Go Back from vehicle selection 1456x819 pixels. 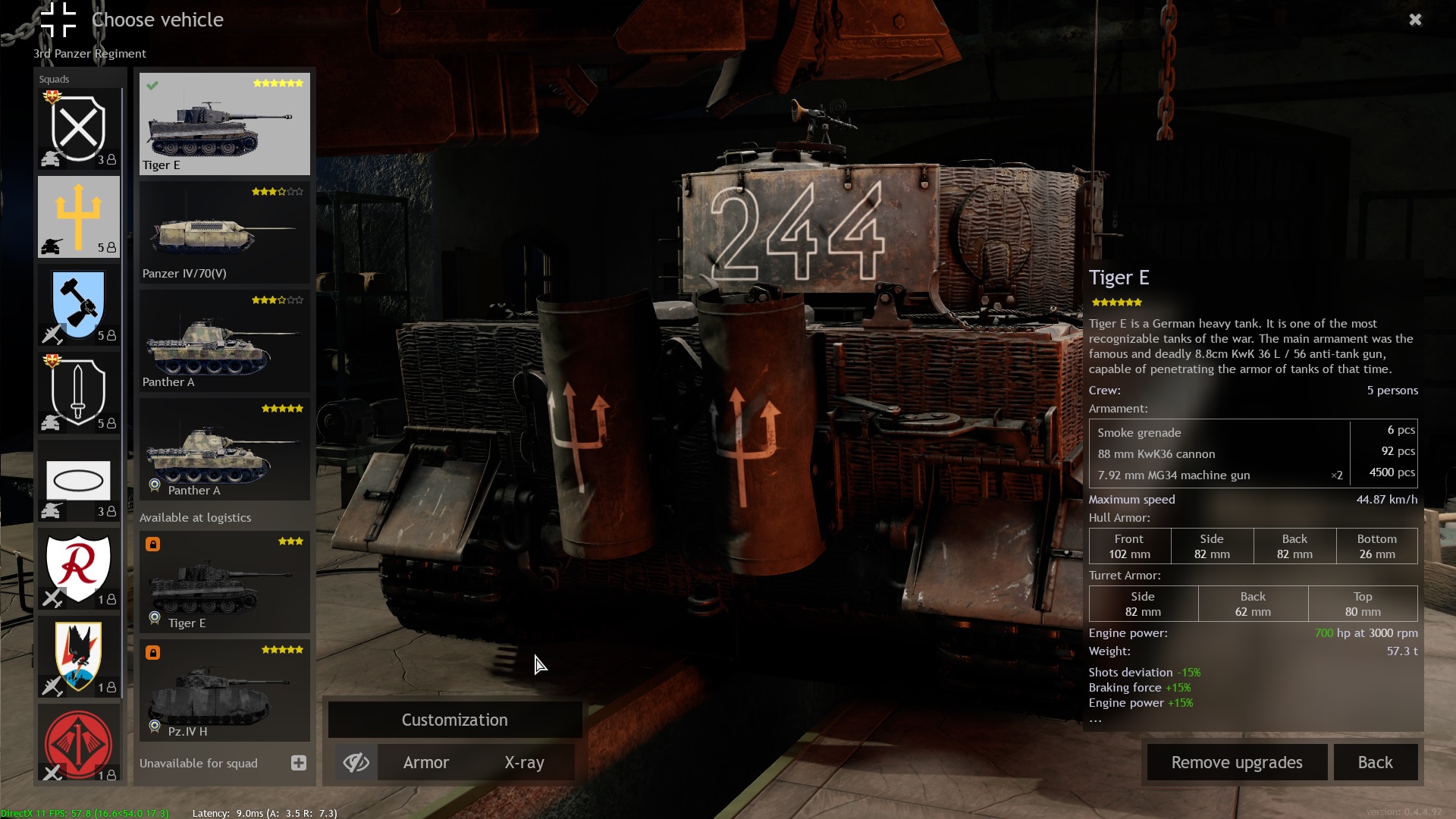pos(1375,762)
